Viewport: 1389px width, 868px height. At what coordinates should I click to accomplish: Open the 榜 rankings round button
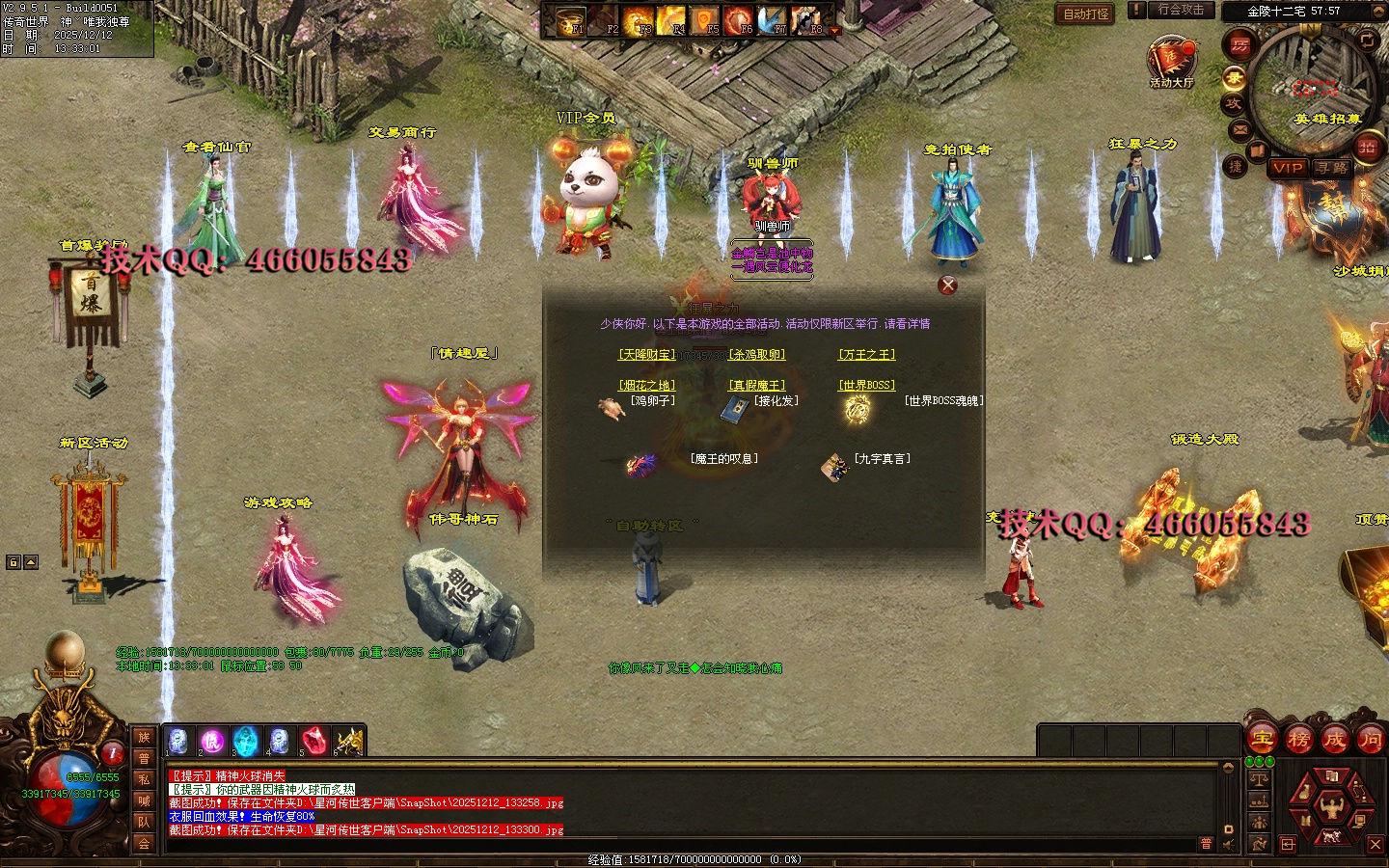tap(1298, 741)
